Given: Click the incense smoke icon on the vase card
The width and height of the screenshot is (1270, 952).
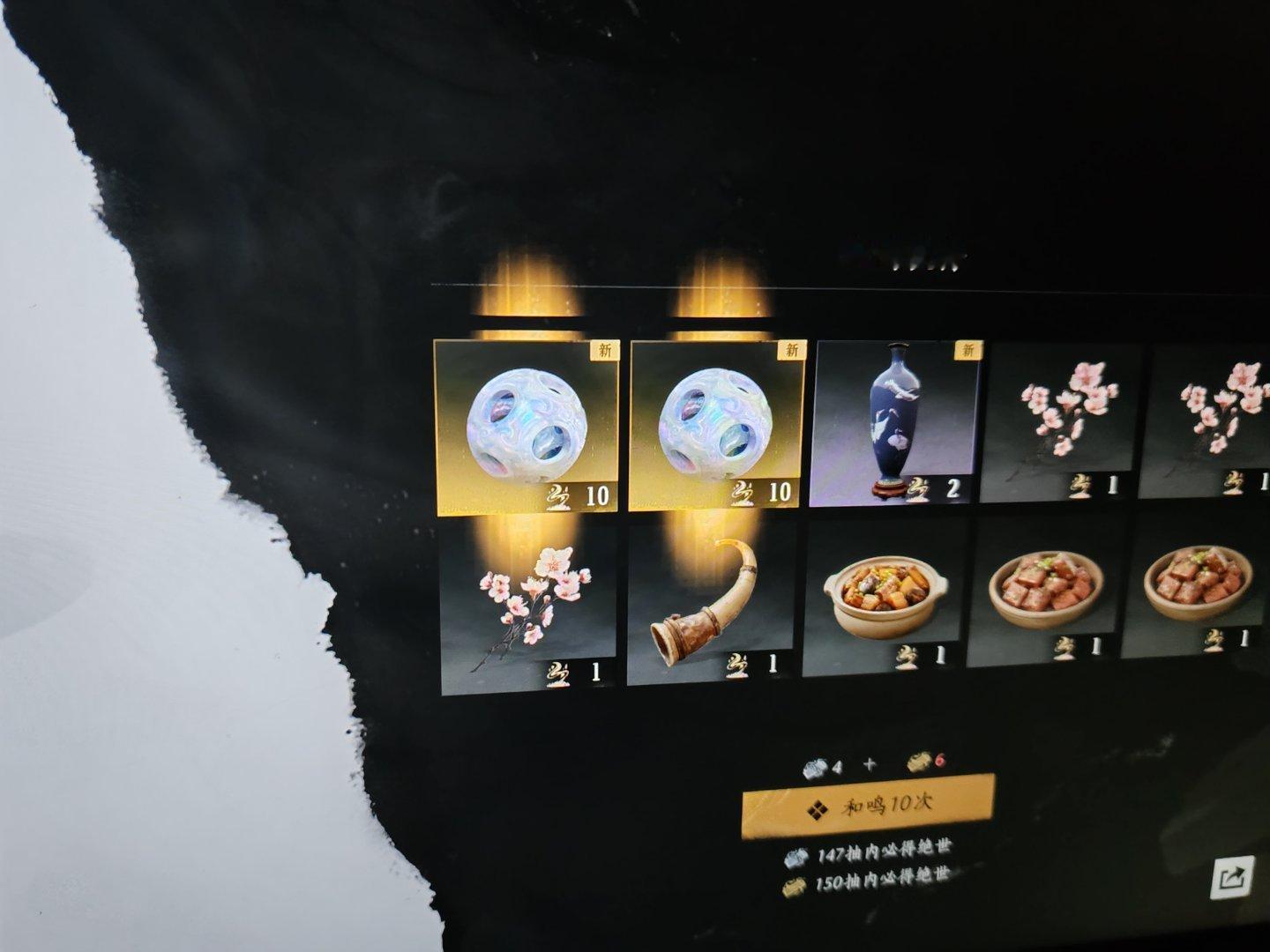Looking at the screenshot, I should [917, 490].
